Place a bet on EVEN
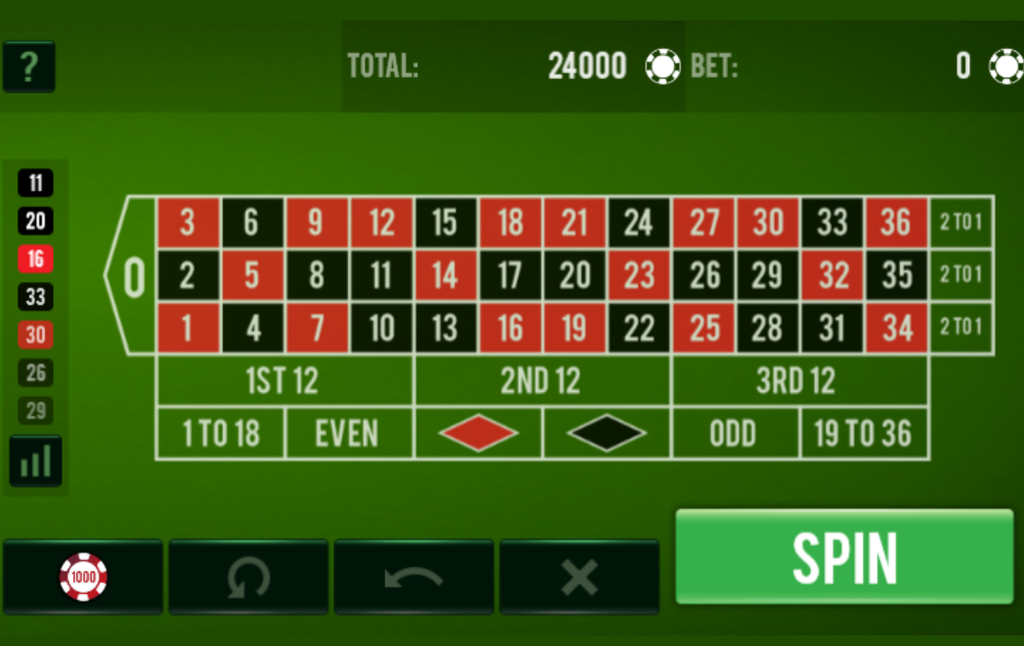The width and height of the screenshot is (1024, 646). [x=348, y=434]
